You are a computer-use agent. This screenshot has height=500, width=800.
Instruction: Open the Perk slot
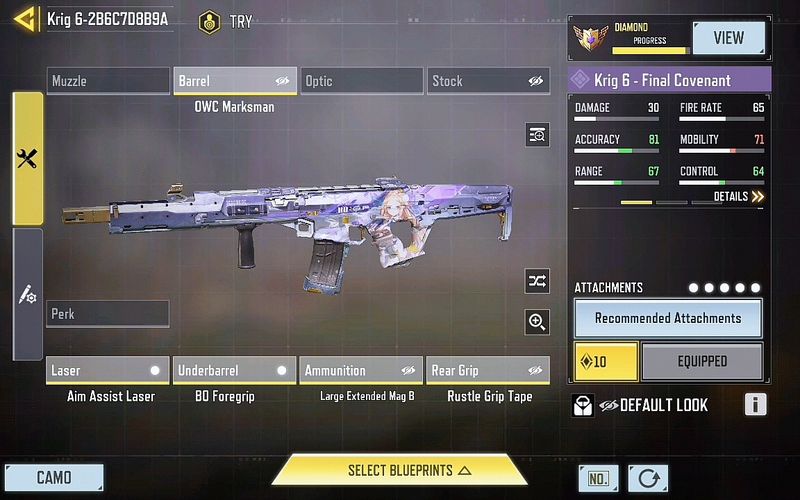108,314
